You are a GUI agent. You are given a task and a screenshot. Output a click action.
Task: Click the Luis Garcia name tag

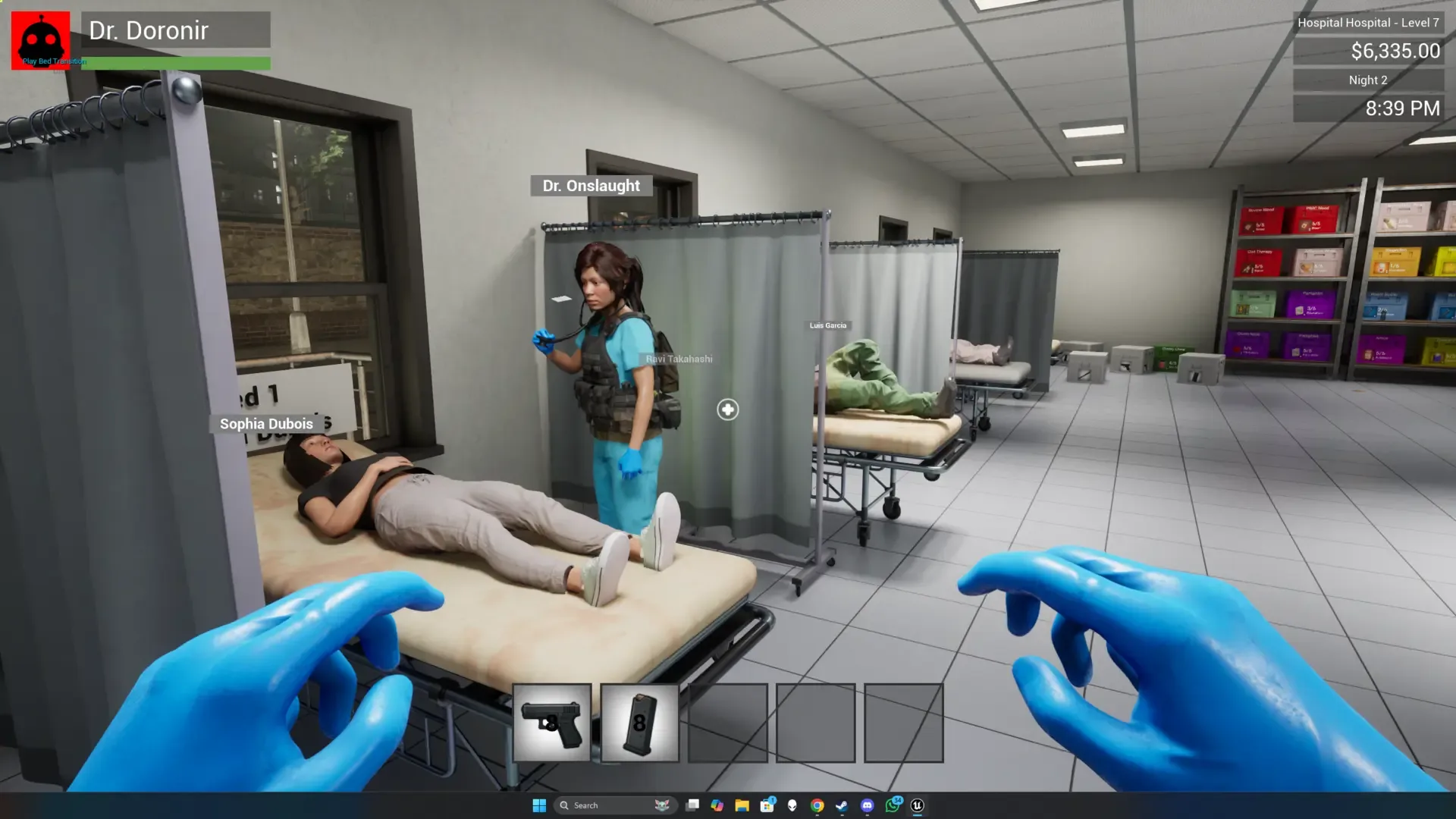click(828, 325)
